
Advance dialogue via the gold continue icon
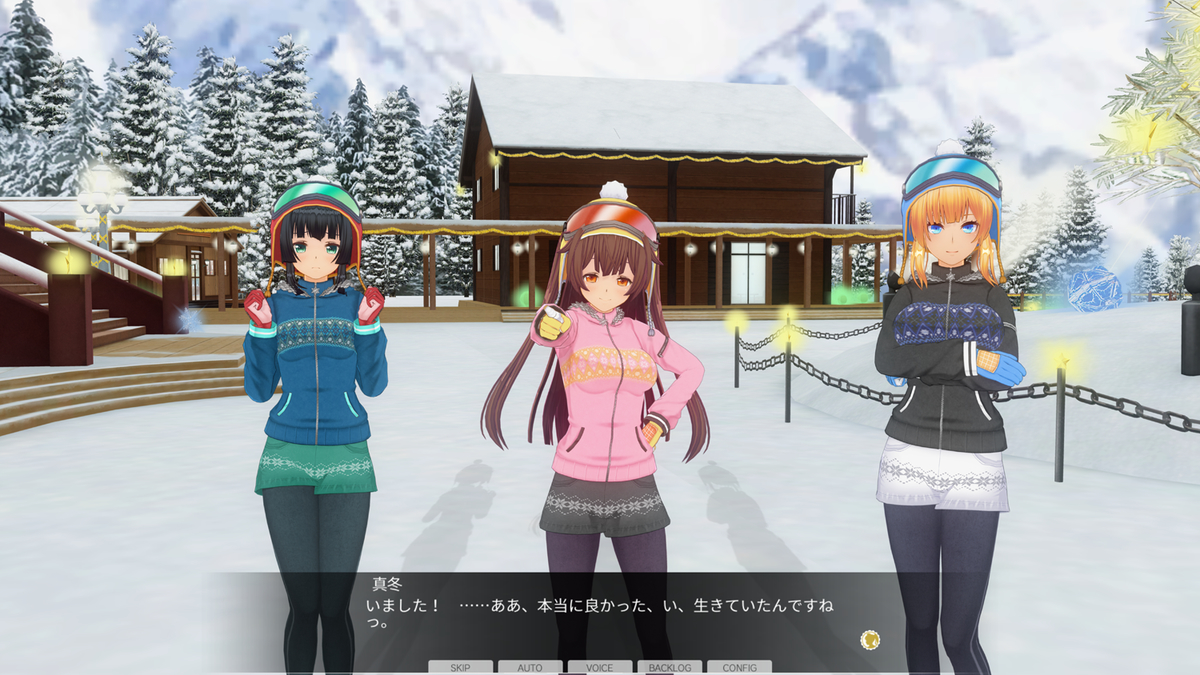coord(870,638)
